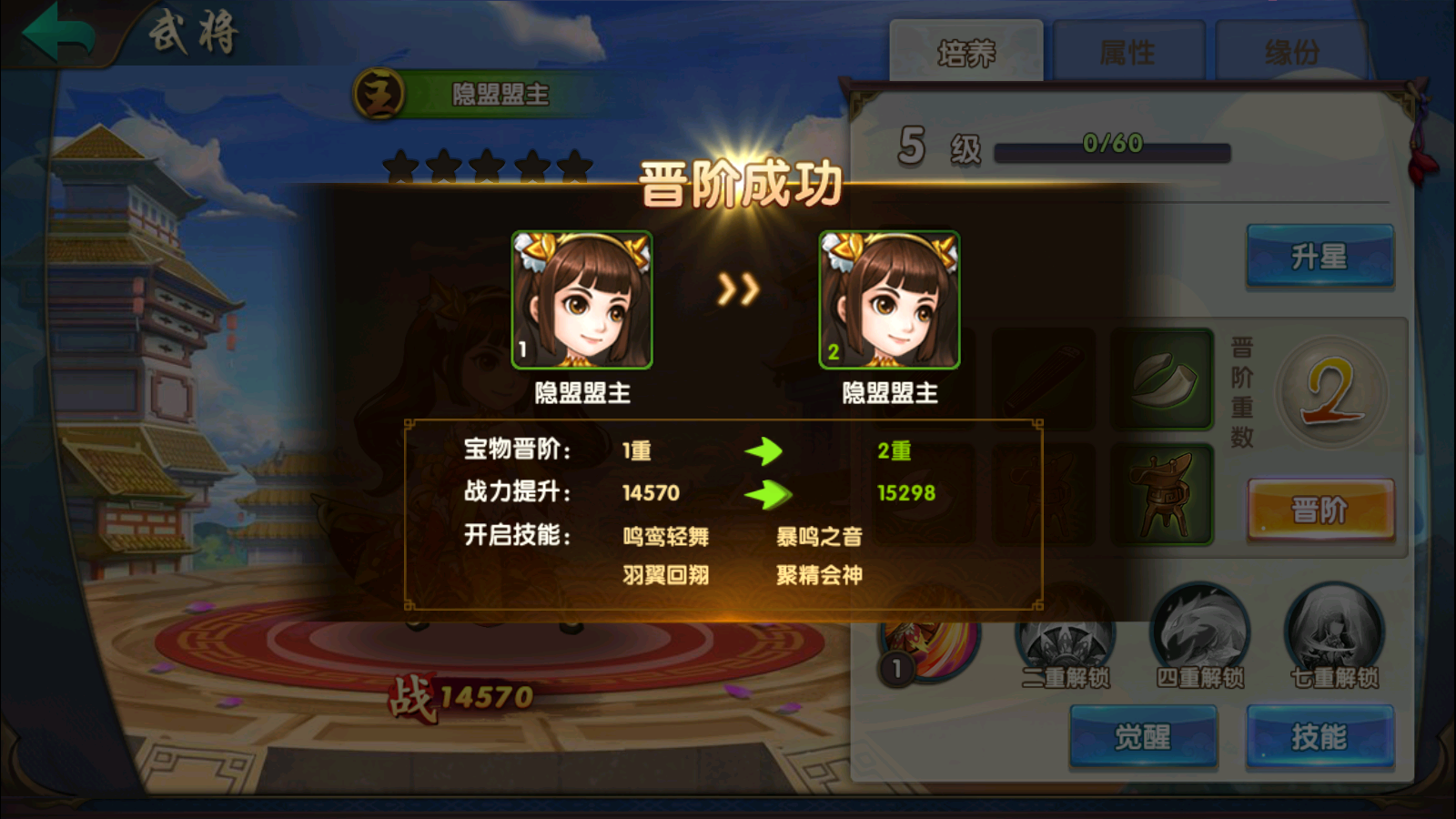Open the 觉醒 awakening button
This screenshot has height=819, width=1456.
coord(1143,736)
